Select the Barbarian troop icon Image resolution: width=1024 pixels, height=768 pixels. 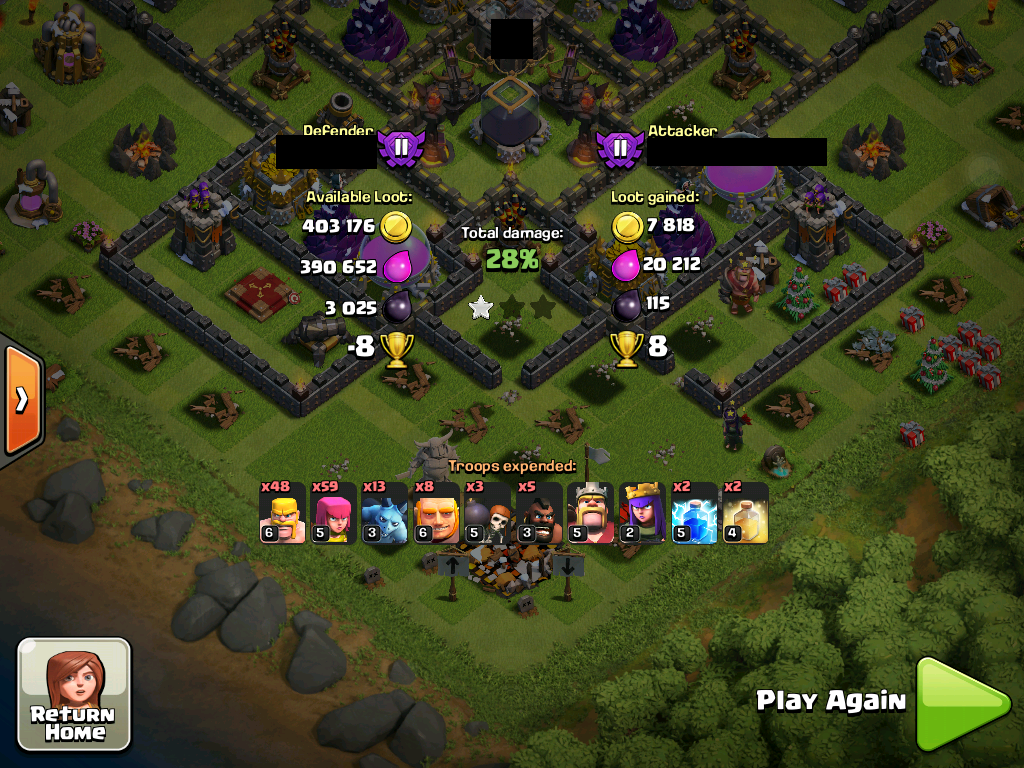282,513
